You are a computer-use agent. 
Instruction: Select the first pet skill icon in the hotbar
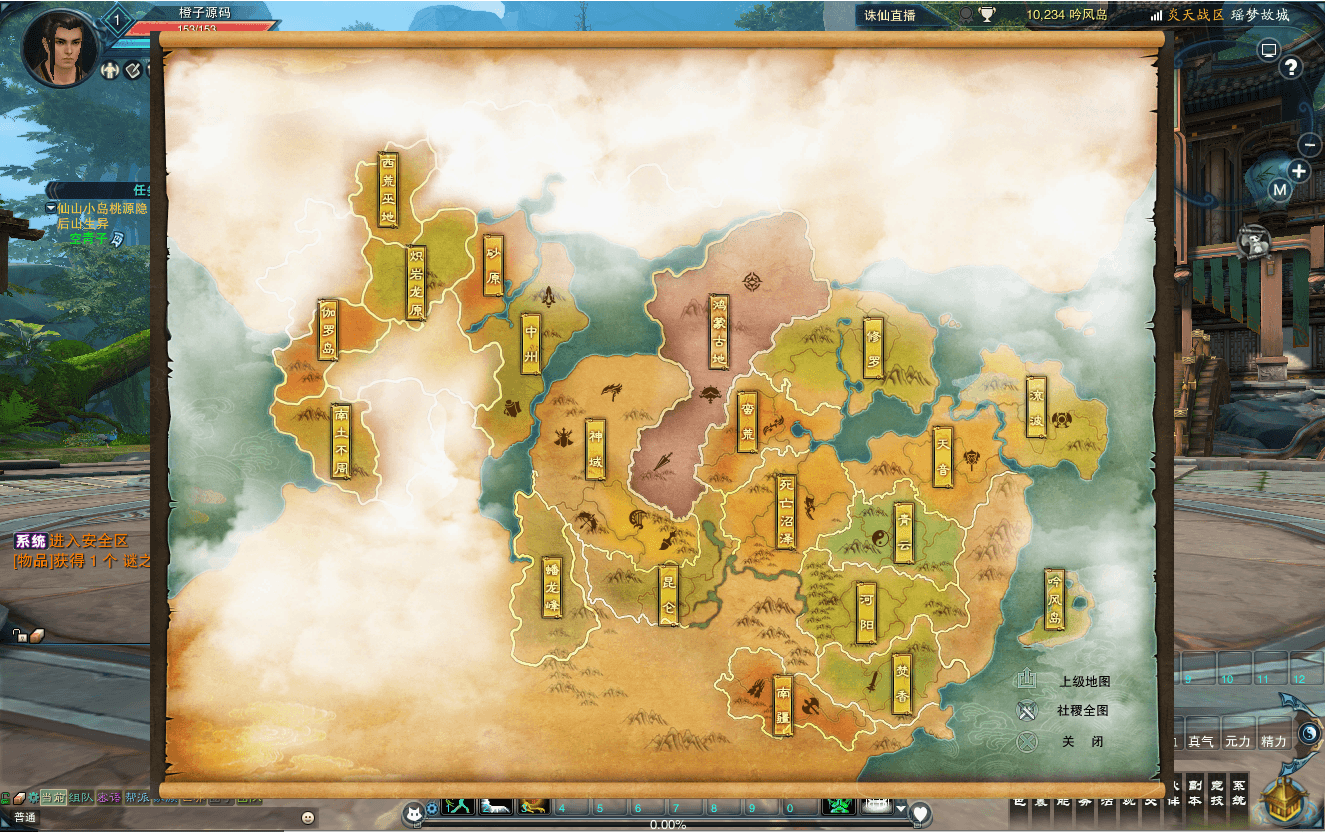click(457, 808)
